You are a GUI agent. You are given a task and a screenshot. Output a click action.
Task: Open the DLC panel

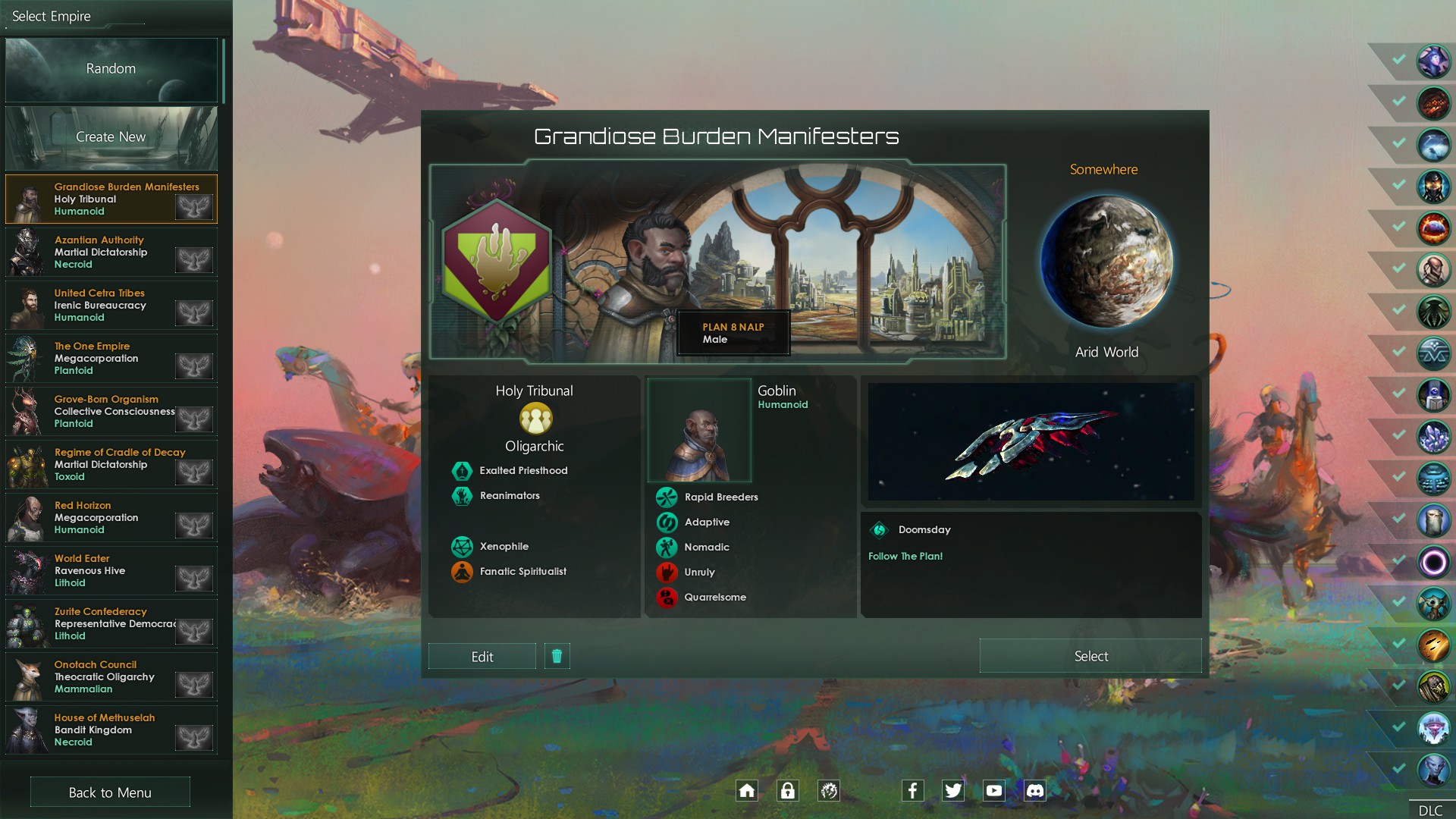[x=1430, y=810]
